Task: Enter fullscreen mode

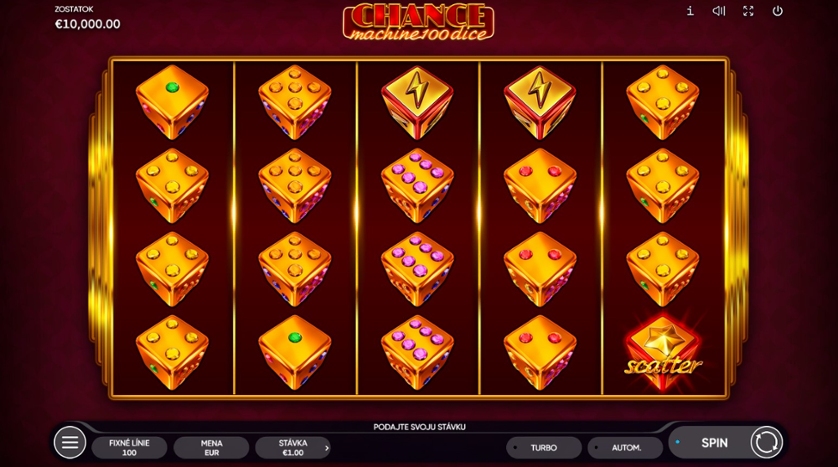Action: (x=748, y=11)
